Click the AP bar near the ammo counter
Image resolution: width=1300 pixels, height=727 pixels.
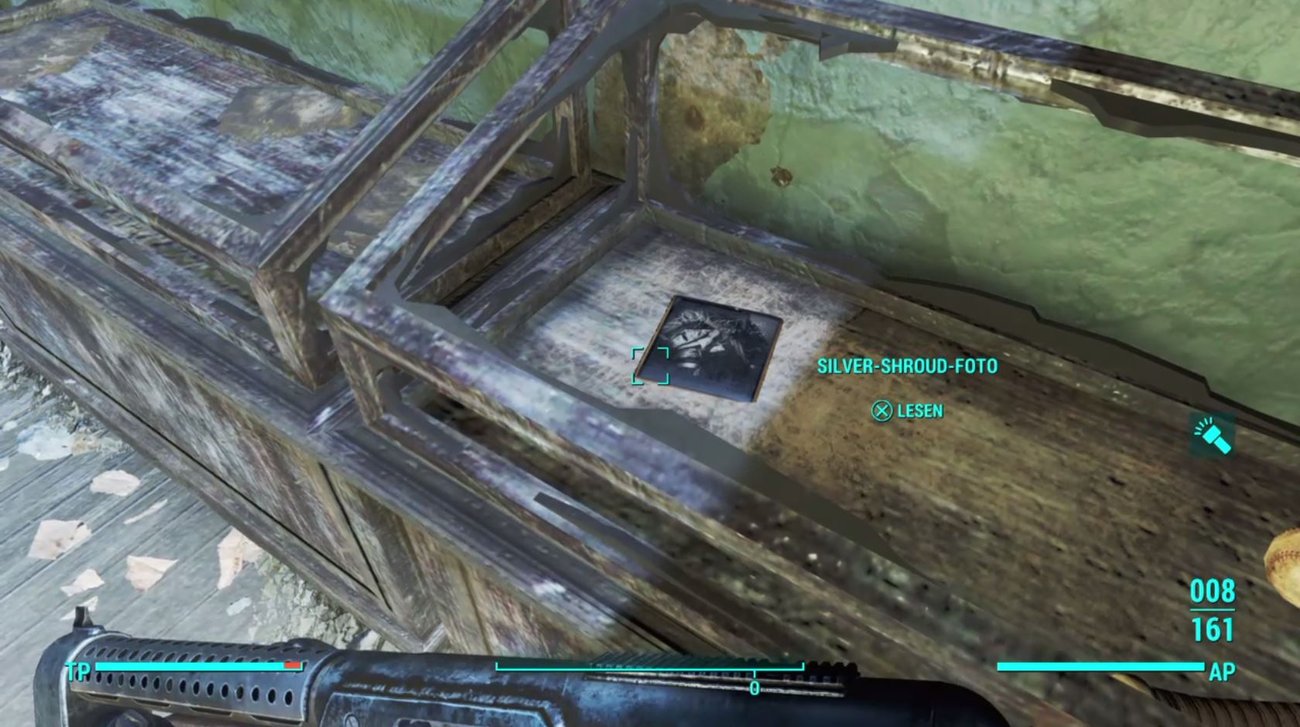tap(1100, 666)
